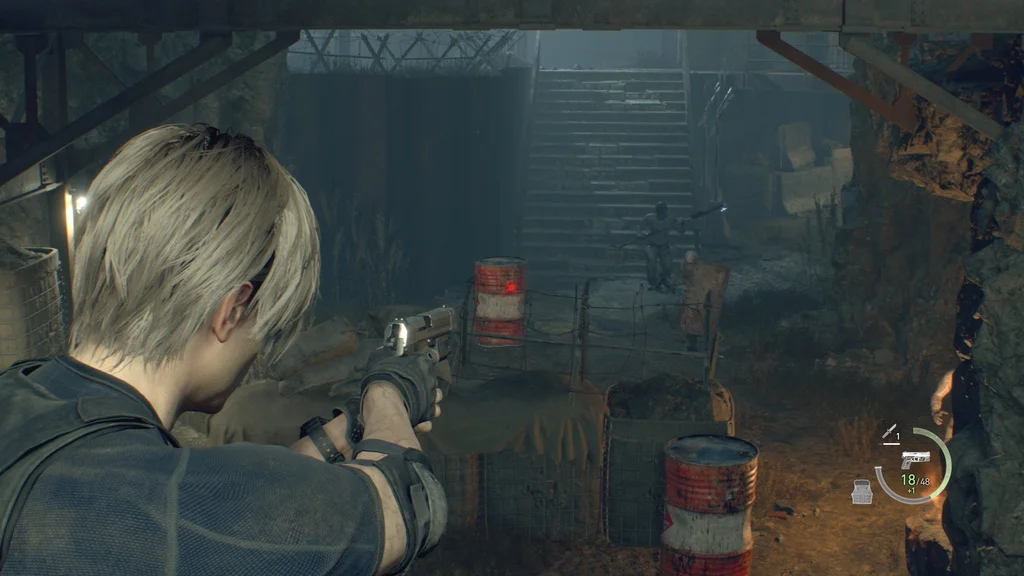
Task: Click the combat knife icon
Action: point(887,433)
